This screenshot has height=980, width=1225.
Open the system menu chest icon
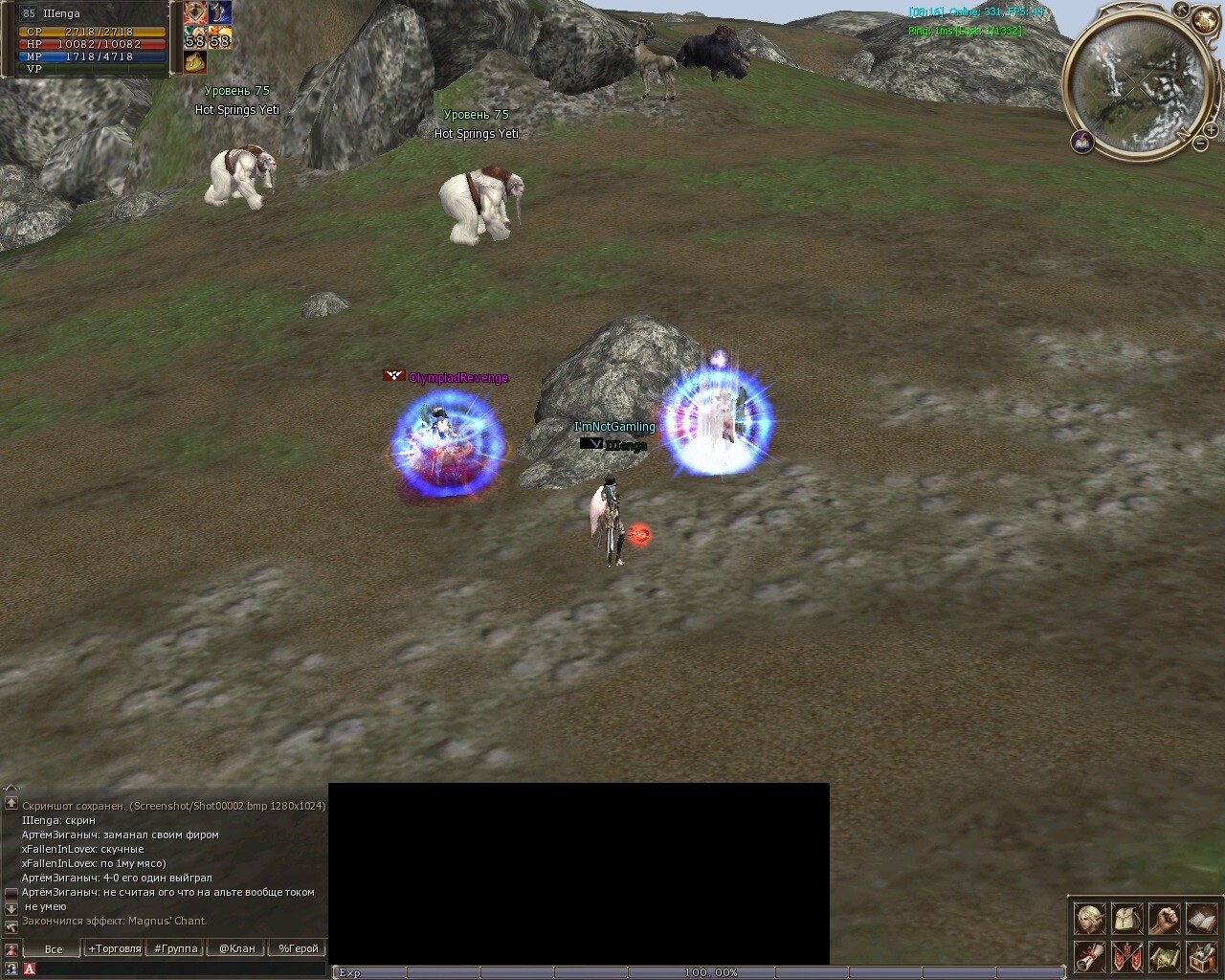(1201, 956)
